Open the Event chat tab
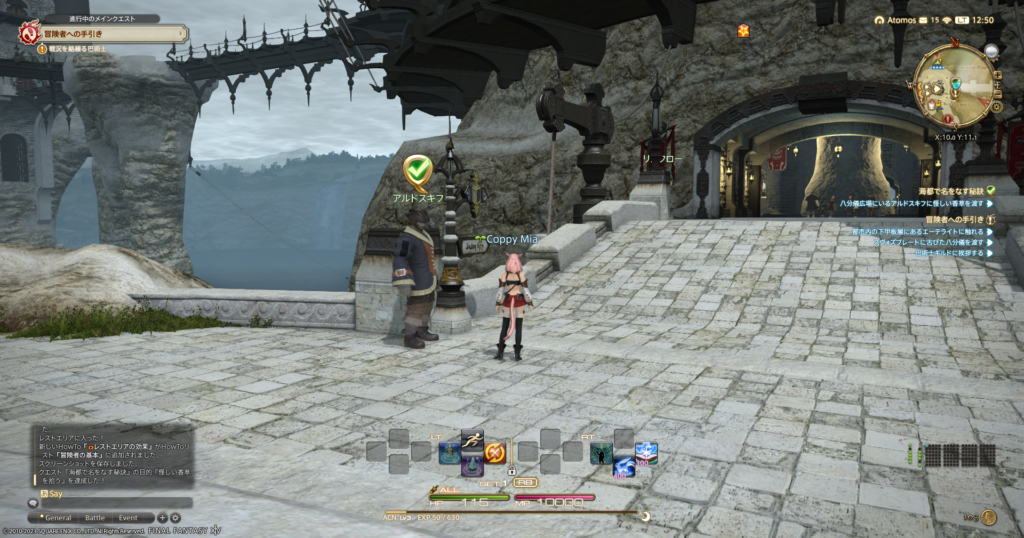The image size is (1024, 538). point(128,517)
